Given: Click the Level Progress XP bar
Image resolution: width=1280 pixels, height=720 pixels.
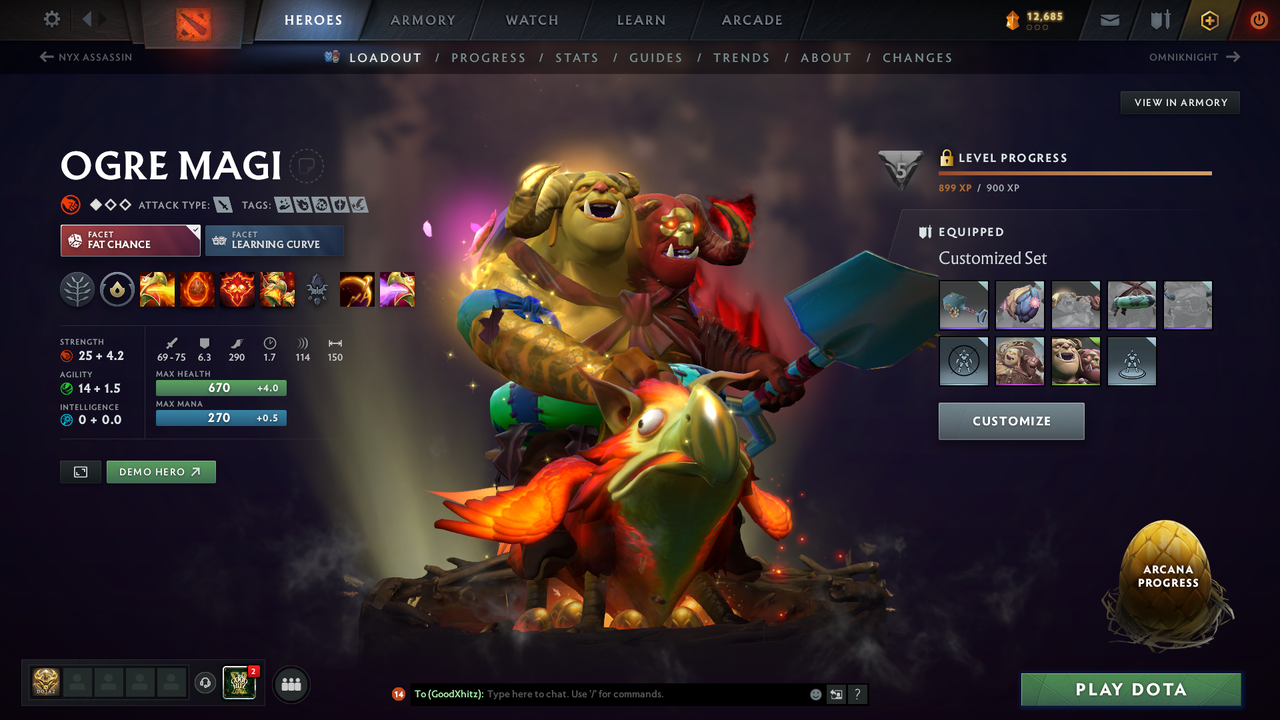Looking at the screenshot, I should coord(1075,172).
